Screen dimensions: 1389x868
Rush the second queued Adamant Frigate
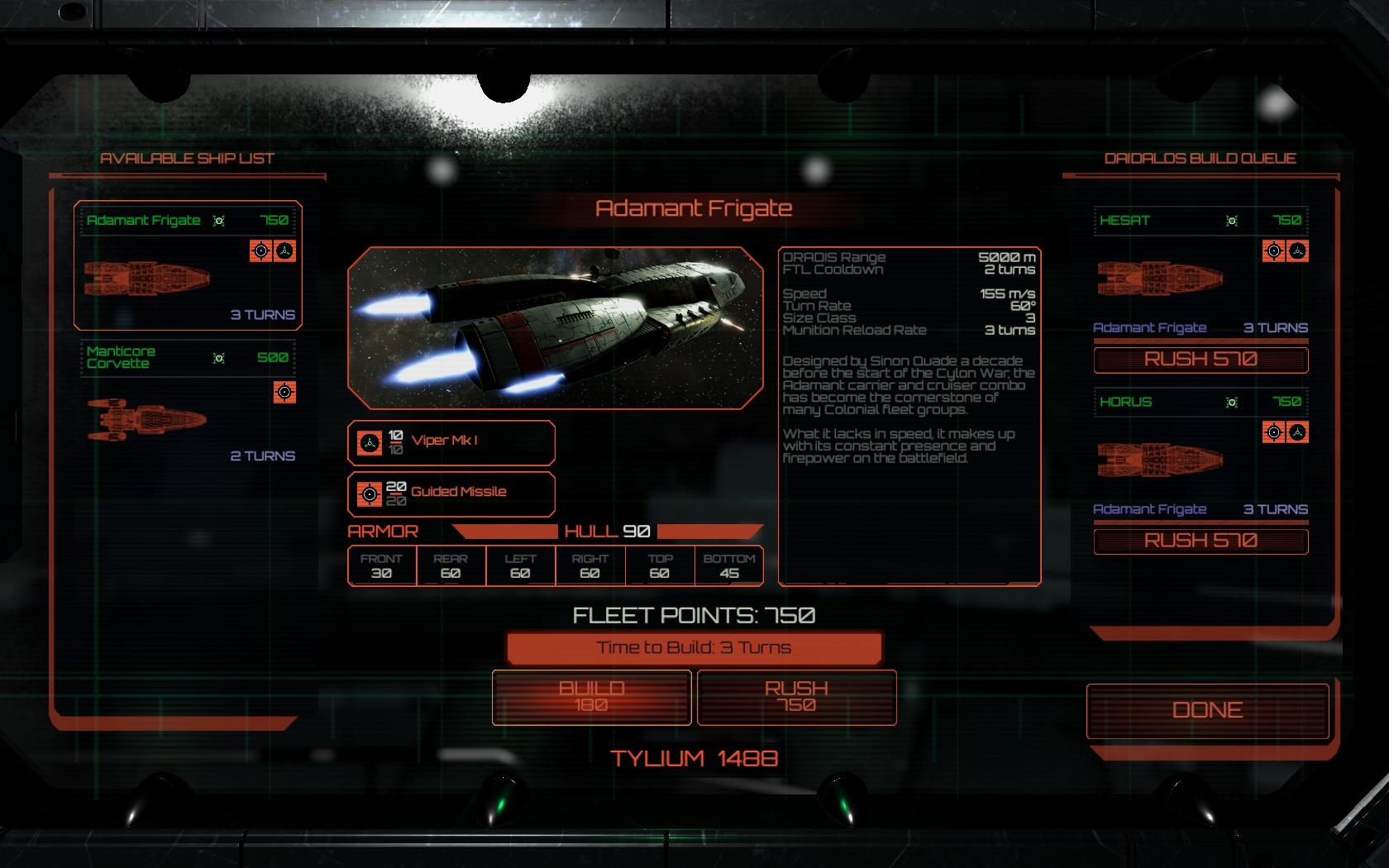1200,541
